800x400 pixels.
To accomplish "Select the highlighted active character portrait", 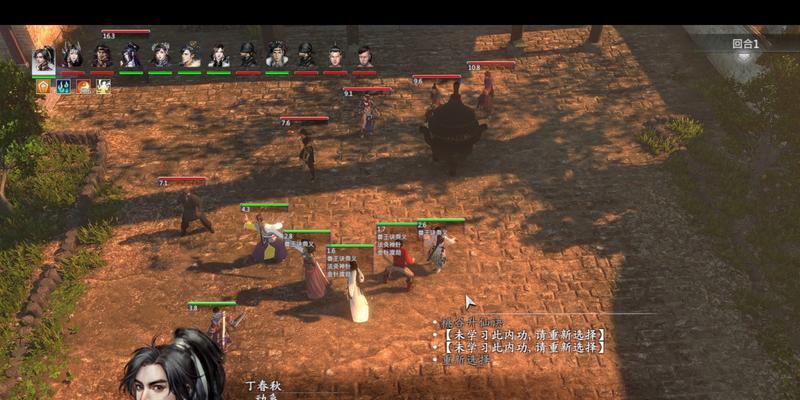I will coord(43,58).
